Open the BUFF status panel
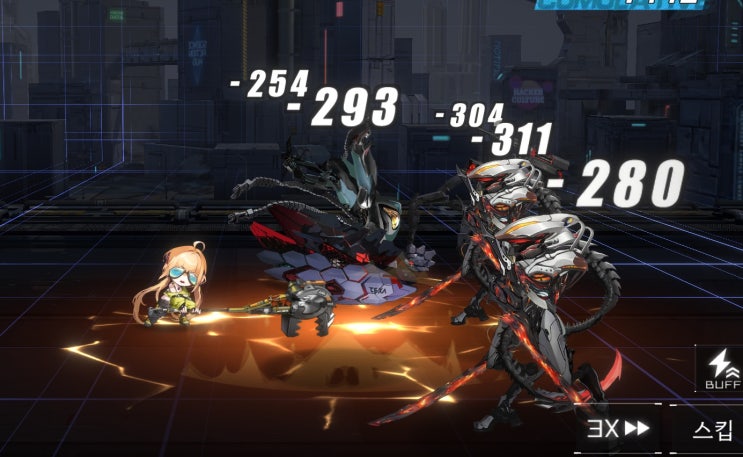 tap(722, 369)
